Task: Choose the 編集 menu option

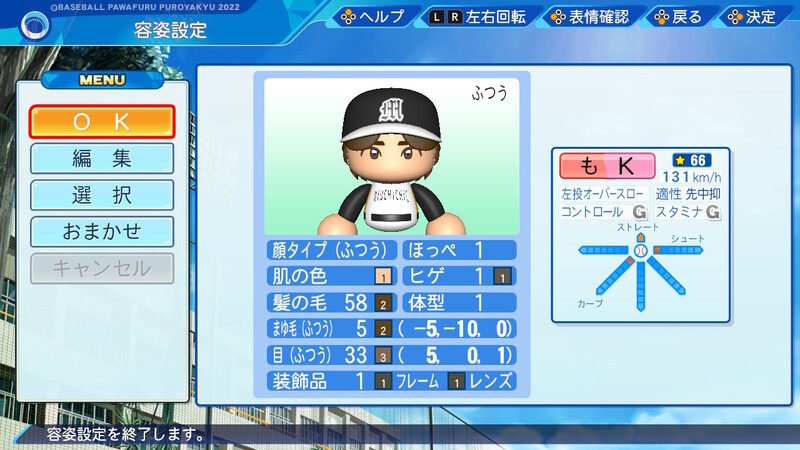Action: tap(102, 158)
